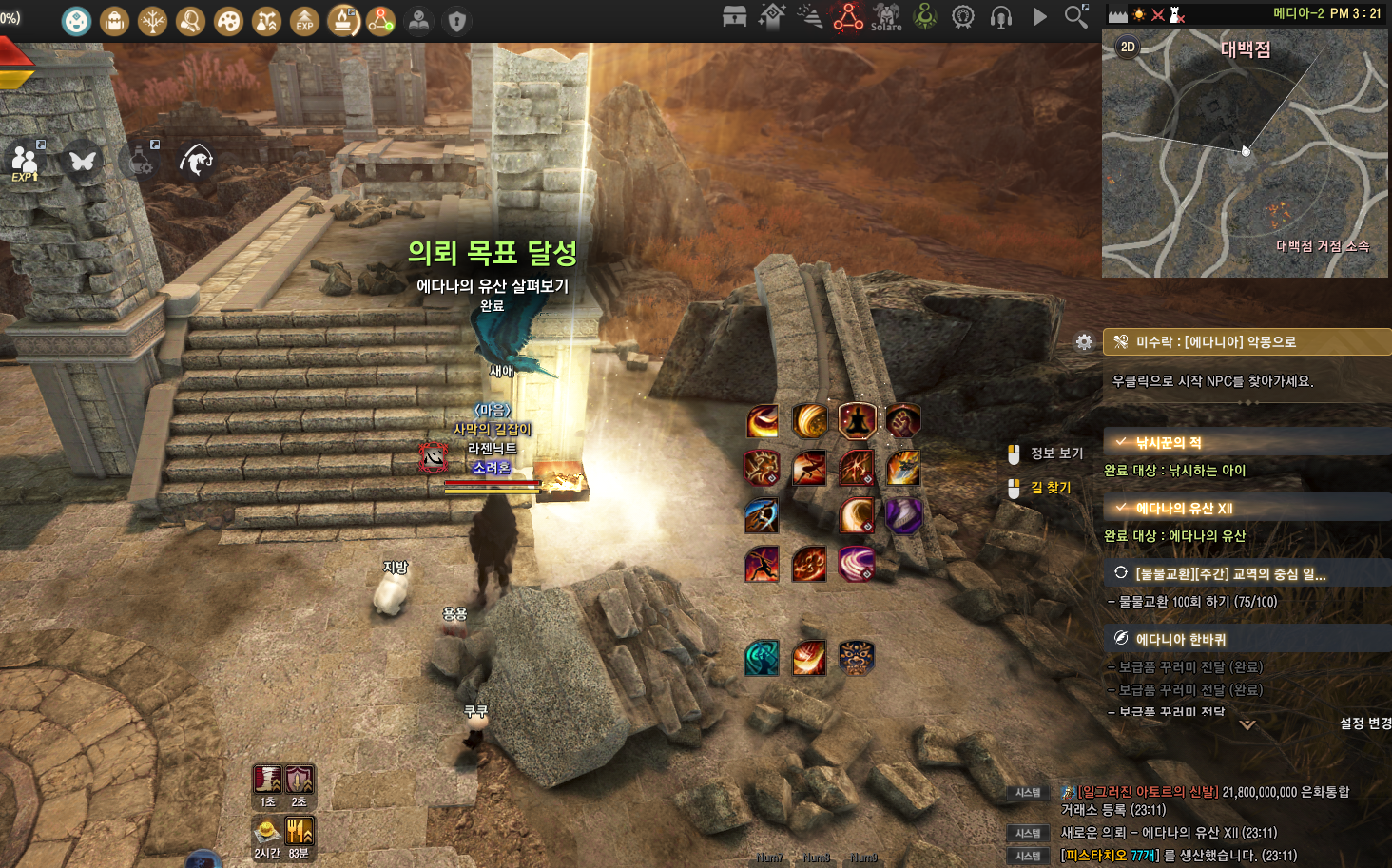
Task: Expand the quest list down arrow
Action: click(x=1247, y=724)
